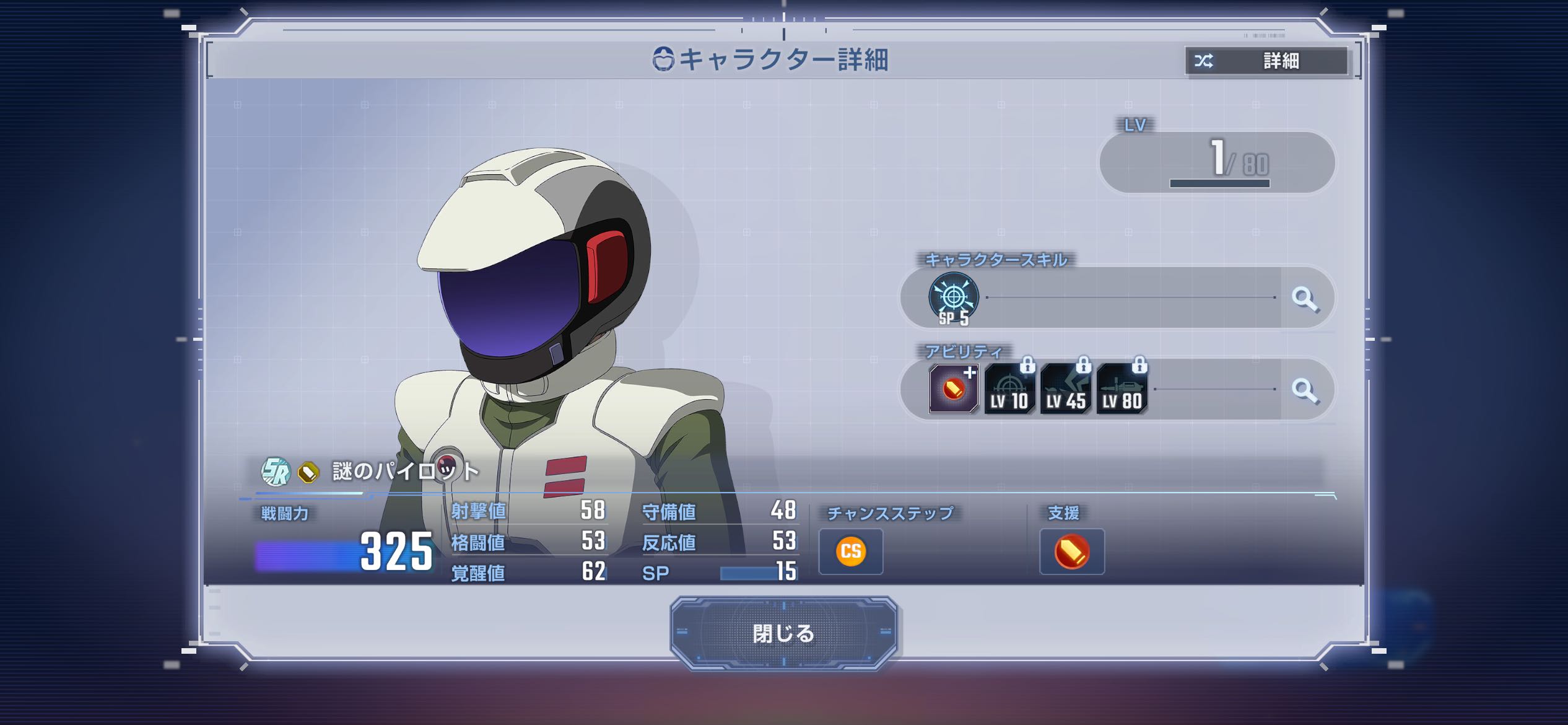Viewport: 1568px width, 725px height.
Task: Click the orange CS chance step icon
Action: coord(851,551)
